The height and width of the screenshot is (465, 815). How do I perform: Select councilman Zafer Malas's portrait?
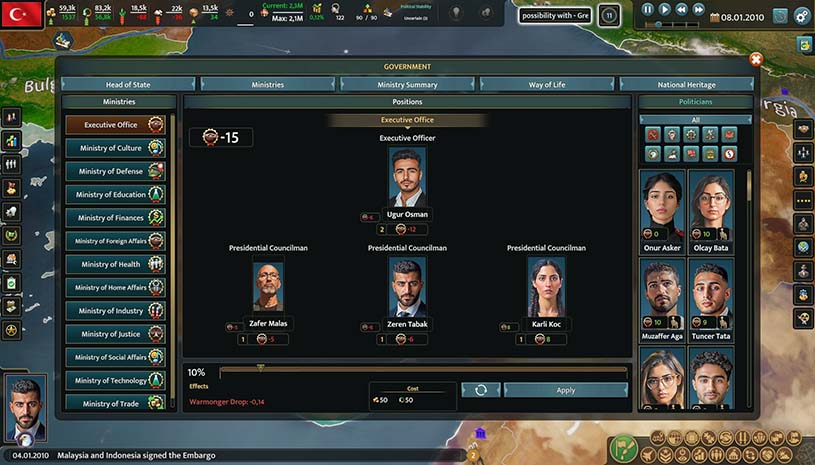268,286
